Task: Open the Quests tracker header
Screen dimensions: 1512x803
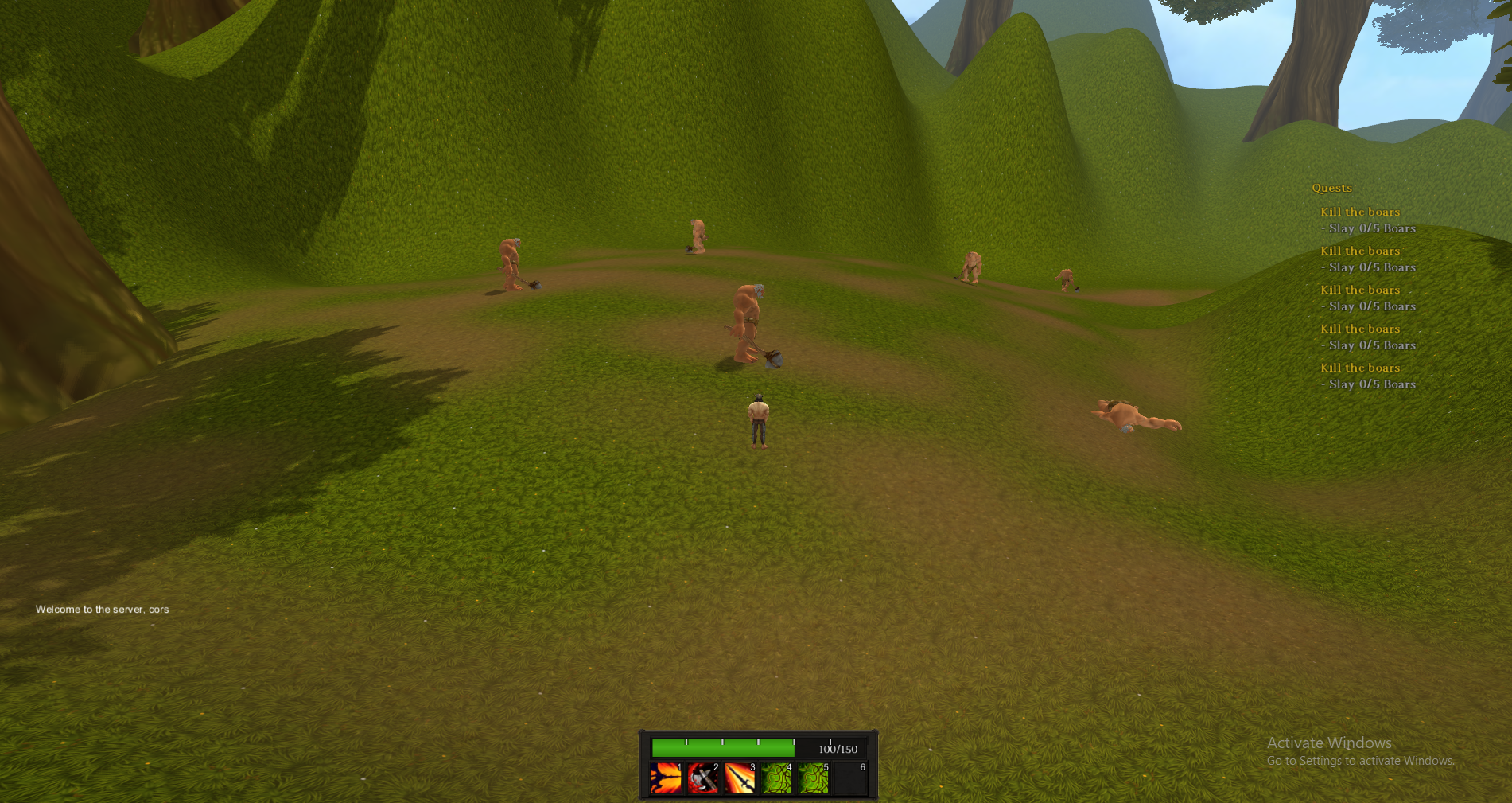Action: click(x=1331, y=188)
